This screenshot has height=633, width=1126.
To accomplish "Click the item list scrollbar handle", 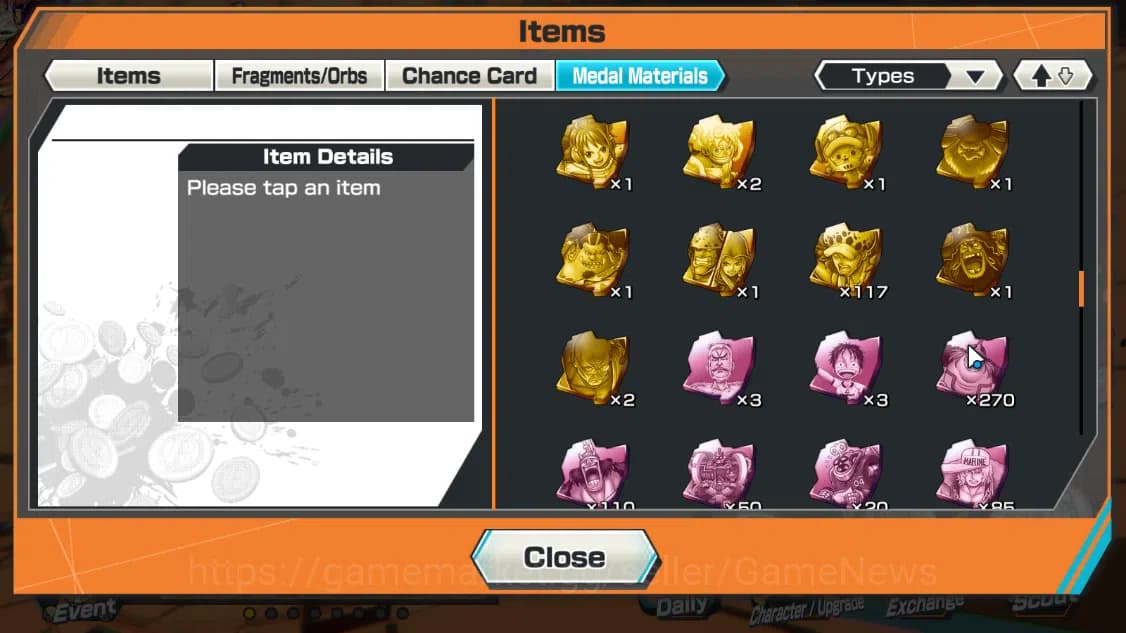I will click(x=1081, y=288).
